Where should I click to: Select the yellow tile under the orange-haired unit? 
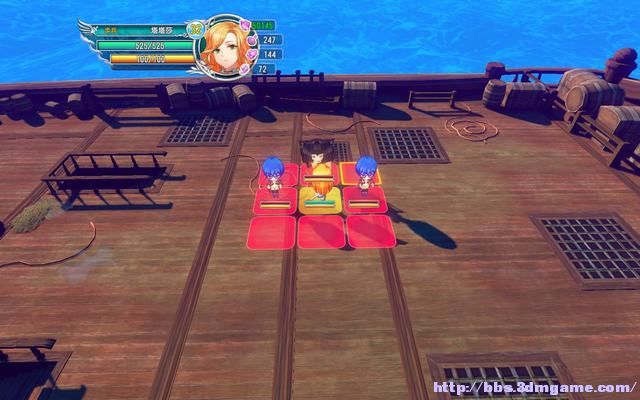(320, 203)
